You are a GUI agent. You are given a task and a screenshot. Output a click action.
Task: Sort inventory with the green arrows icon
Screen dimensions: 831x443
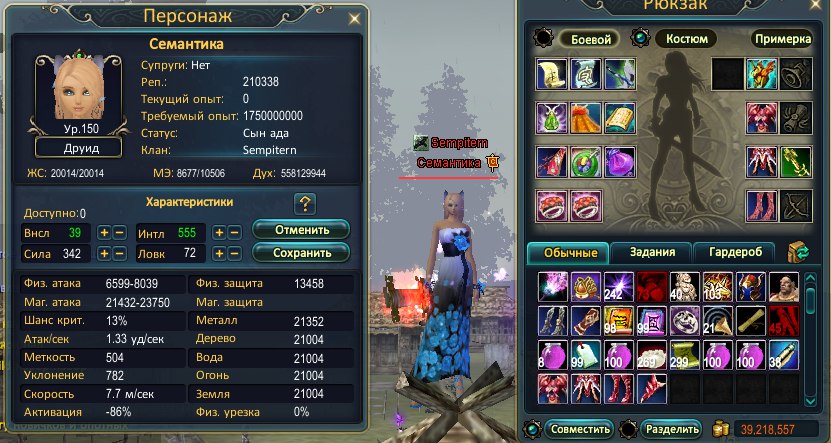pyautogui.click(x=799, y=252)
